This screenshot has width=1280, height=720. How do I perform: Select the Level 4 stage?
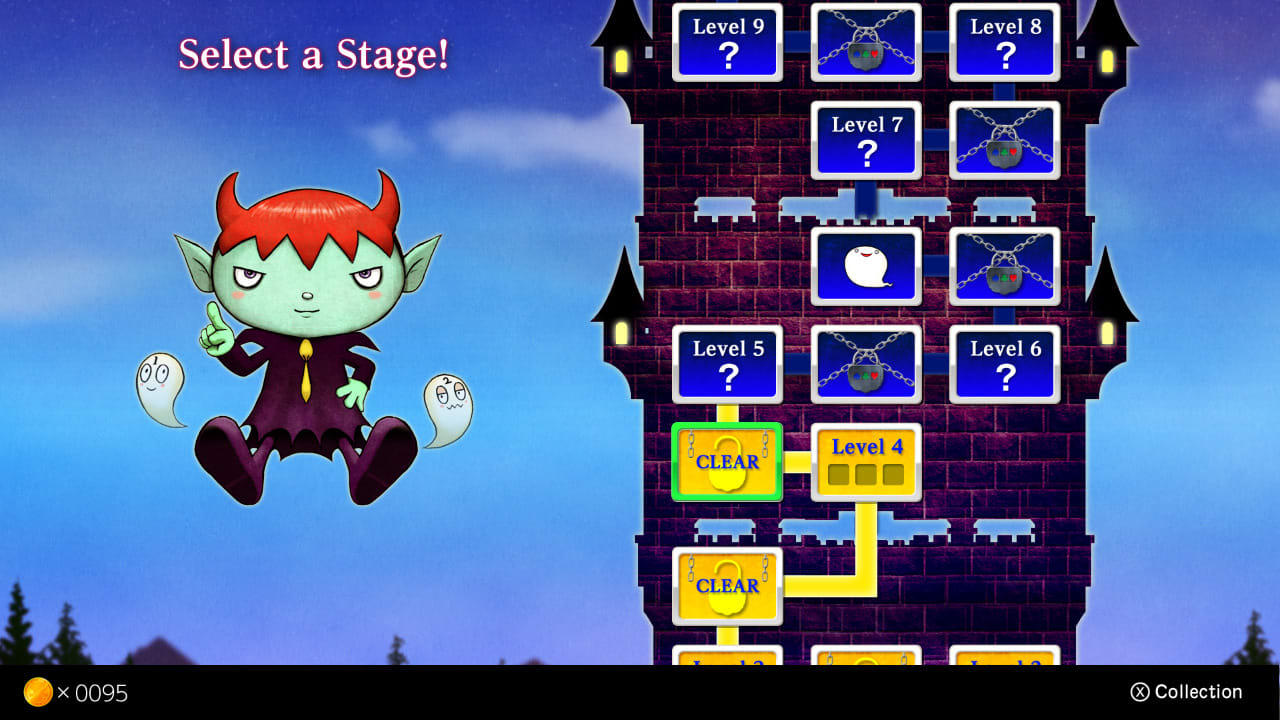[x=866, y=460]
